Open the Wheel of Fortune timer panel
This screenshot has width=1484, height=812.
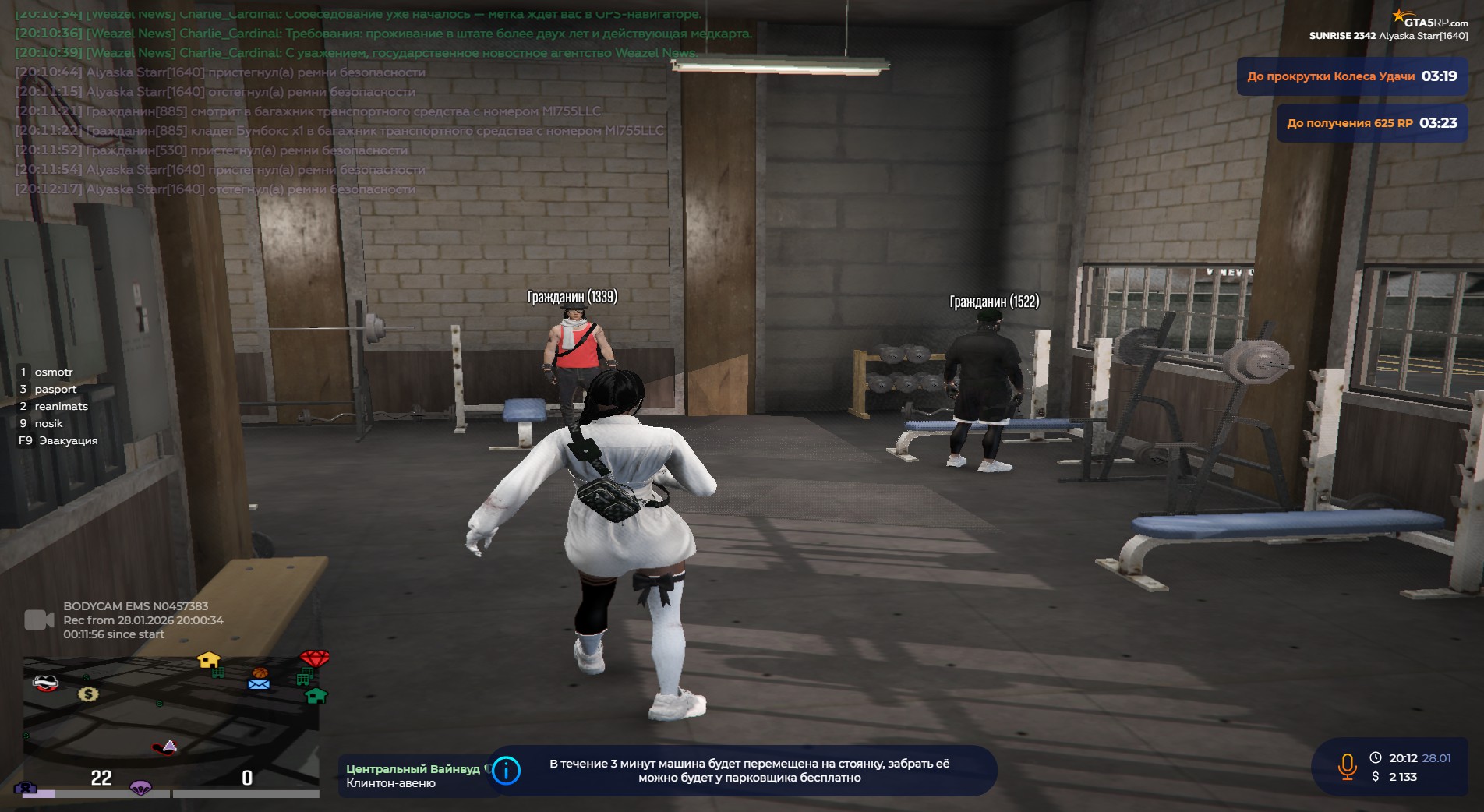pyautogui.click(x=1351, y=76)
